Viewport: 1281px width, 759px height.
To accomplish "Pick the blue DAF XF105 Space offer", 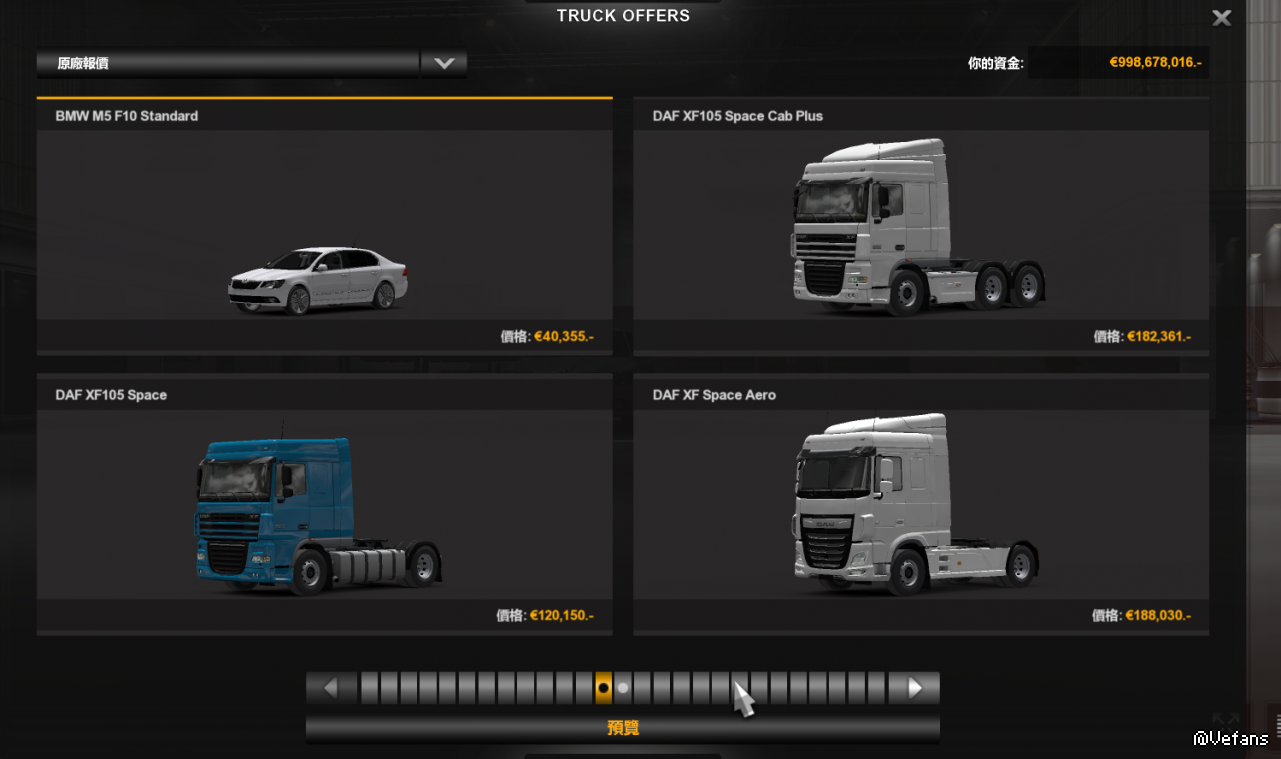I will 324,505.
